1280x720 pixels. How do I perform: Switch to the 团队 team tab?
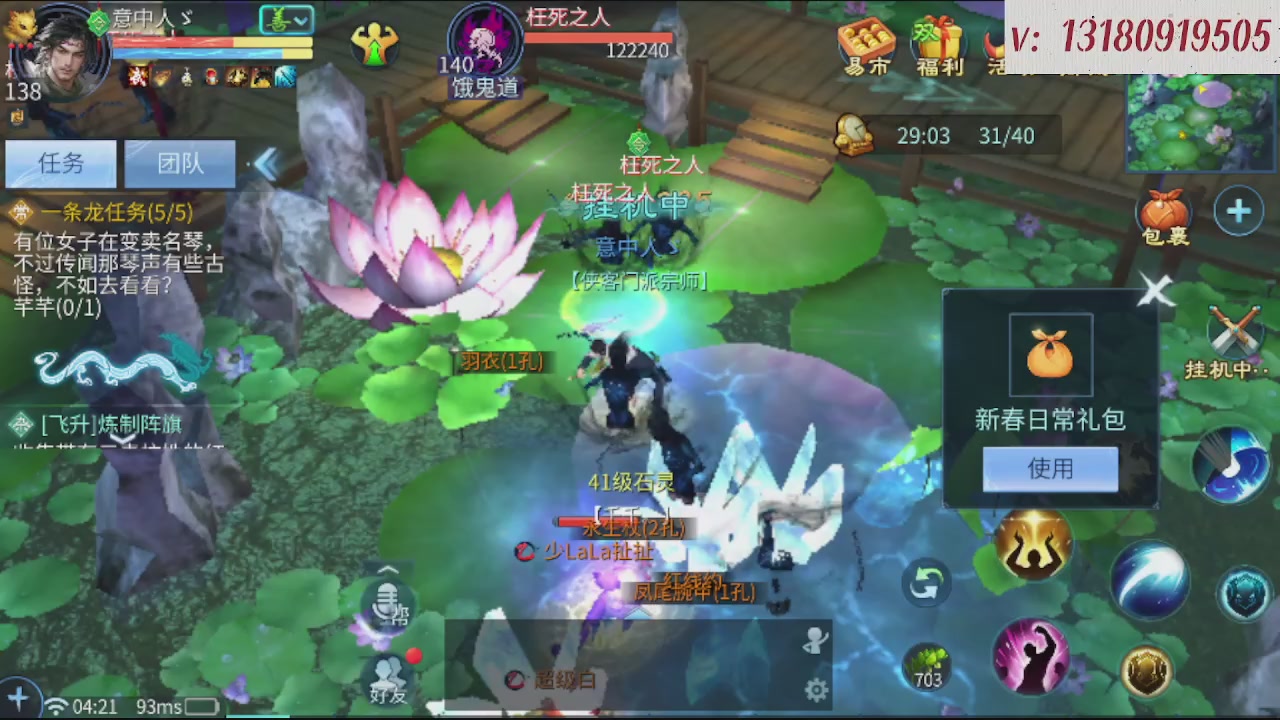point(178,164)
